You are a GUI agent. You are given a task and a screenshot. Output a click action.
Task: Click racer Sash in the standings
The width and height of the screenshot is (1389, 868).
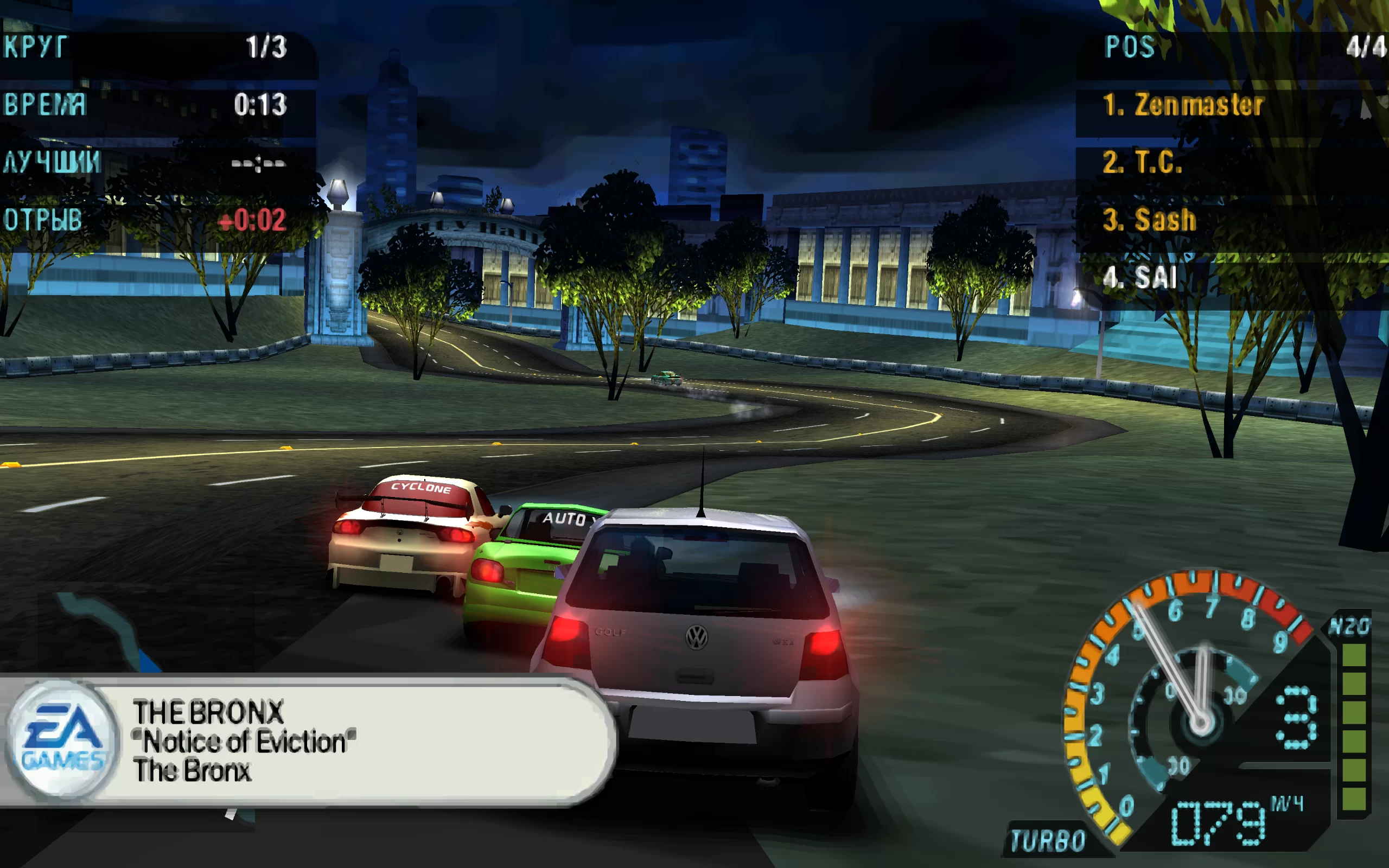(1149, 220)
